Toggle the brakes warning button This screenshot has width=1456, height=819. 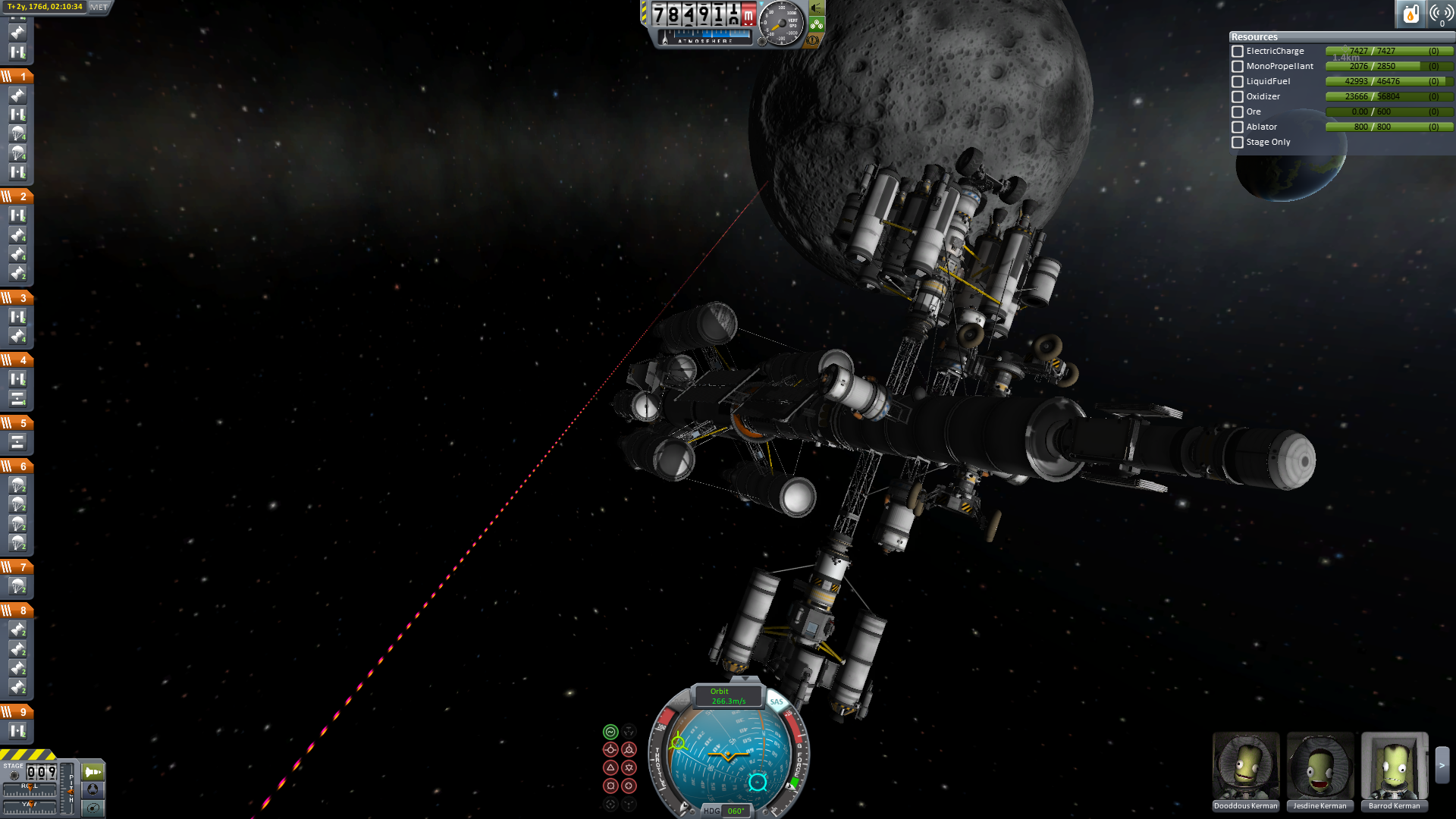(x=814, y=40)
